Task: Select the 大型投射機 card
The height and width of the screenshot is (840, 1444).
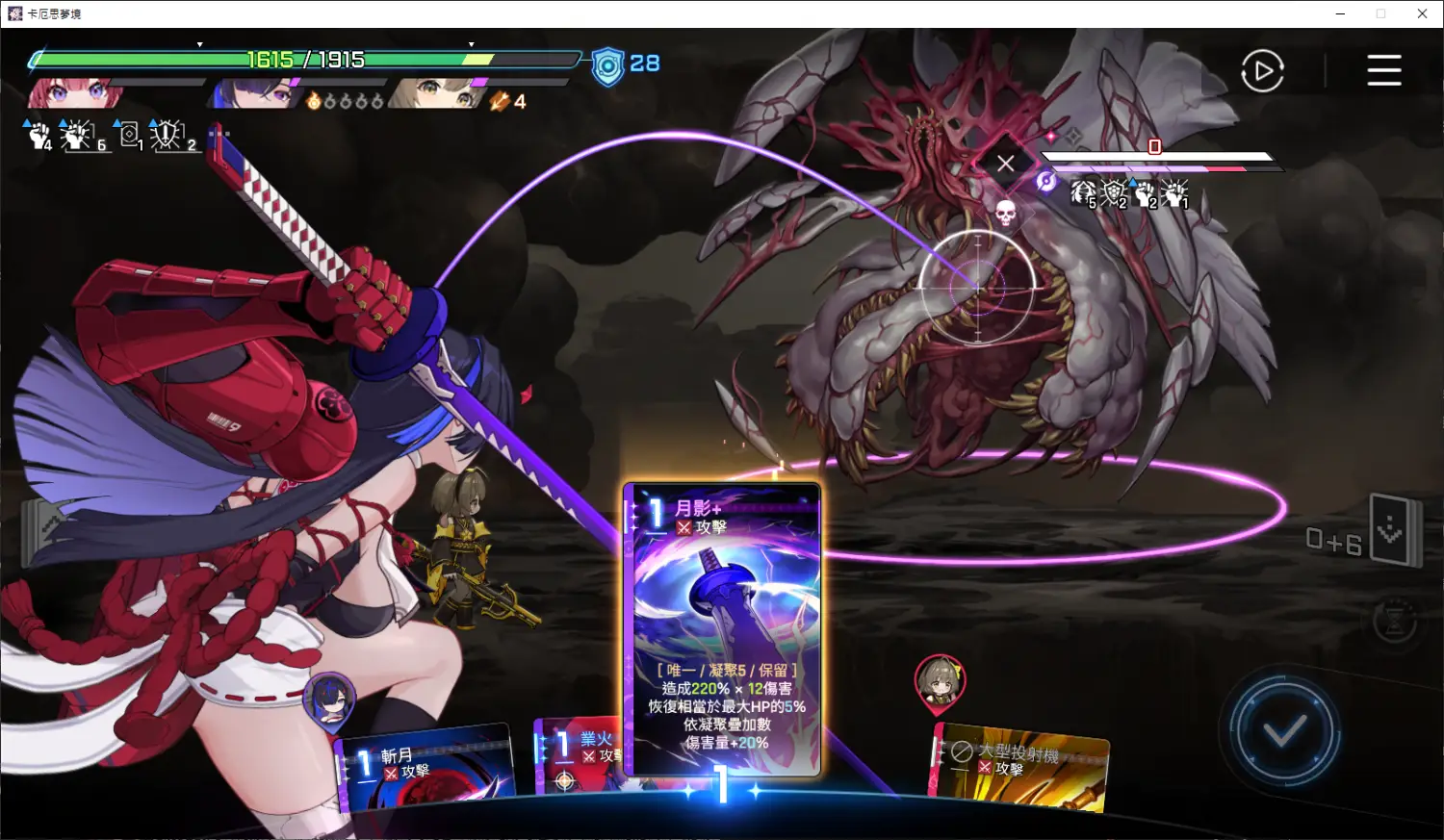Action: [x=1020, y=768]
